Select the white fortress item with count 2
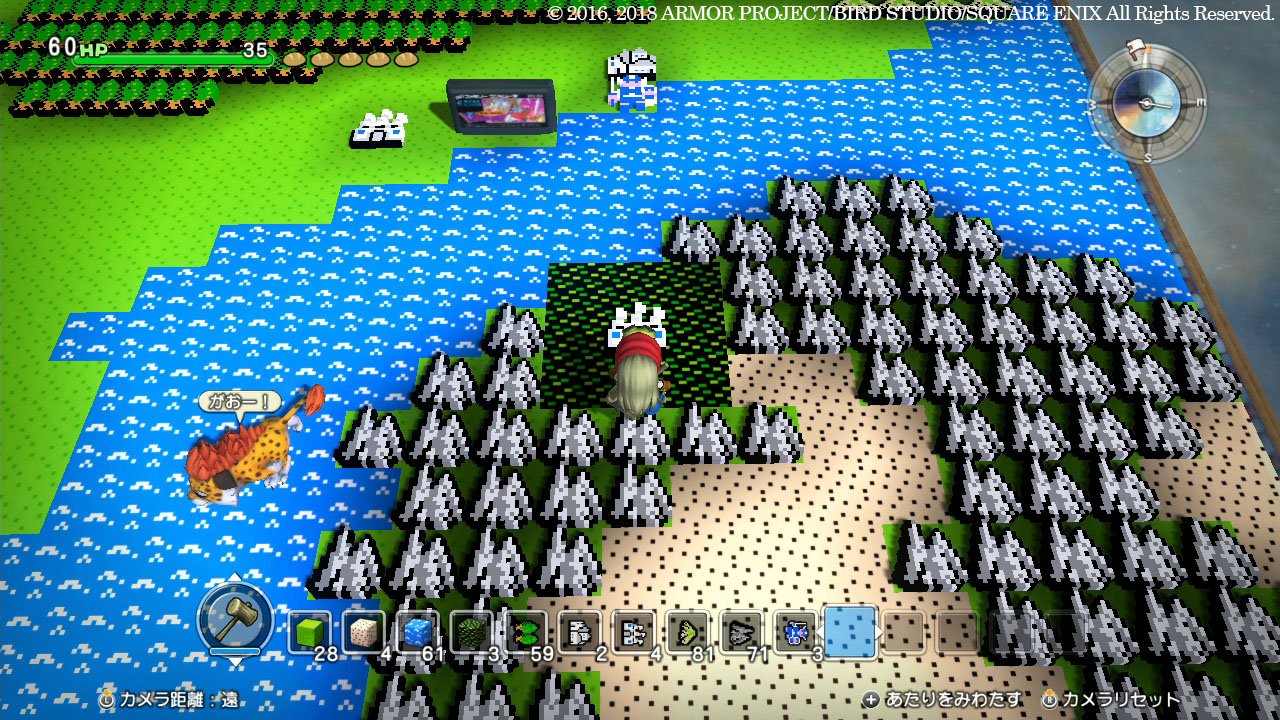The height and width of the screenshot is (720, 1280). coord(580,632)
